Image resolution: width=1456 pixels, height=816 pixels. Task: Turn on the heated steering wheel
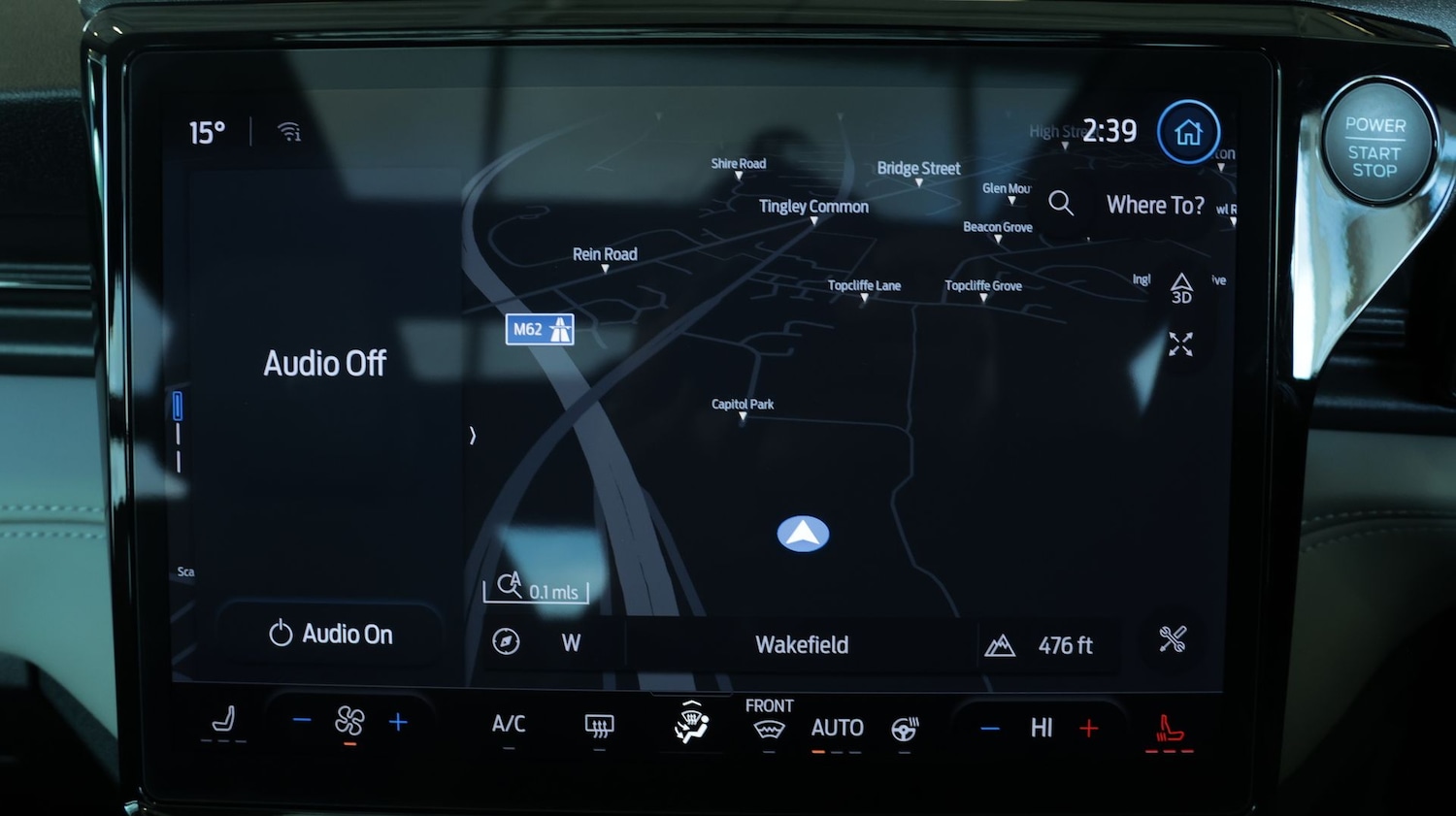[905, 729]
